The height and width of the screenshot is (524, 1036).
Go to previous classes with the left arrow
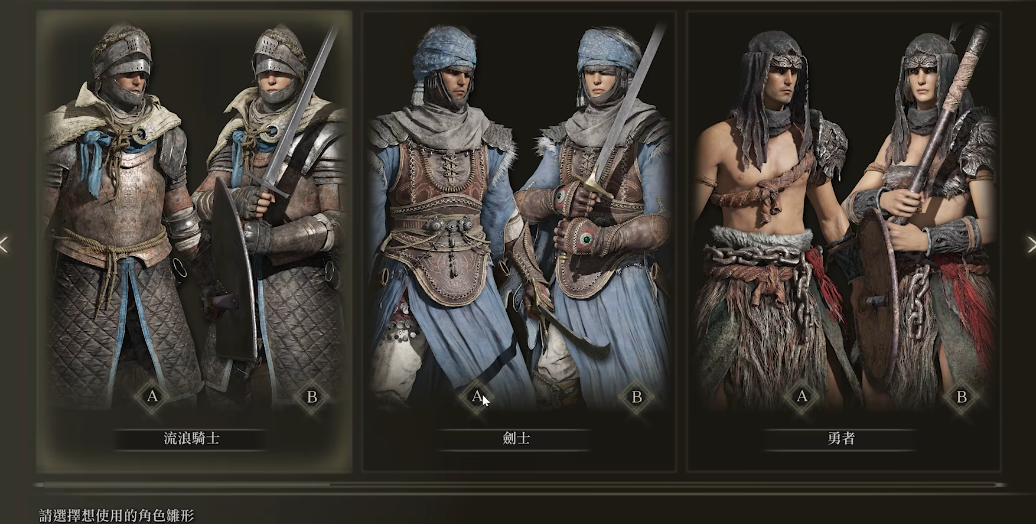click(x=5, y=243)
